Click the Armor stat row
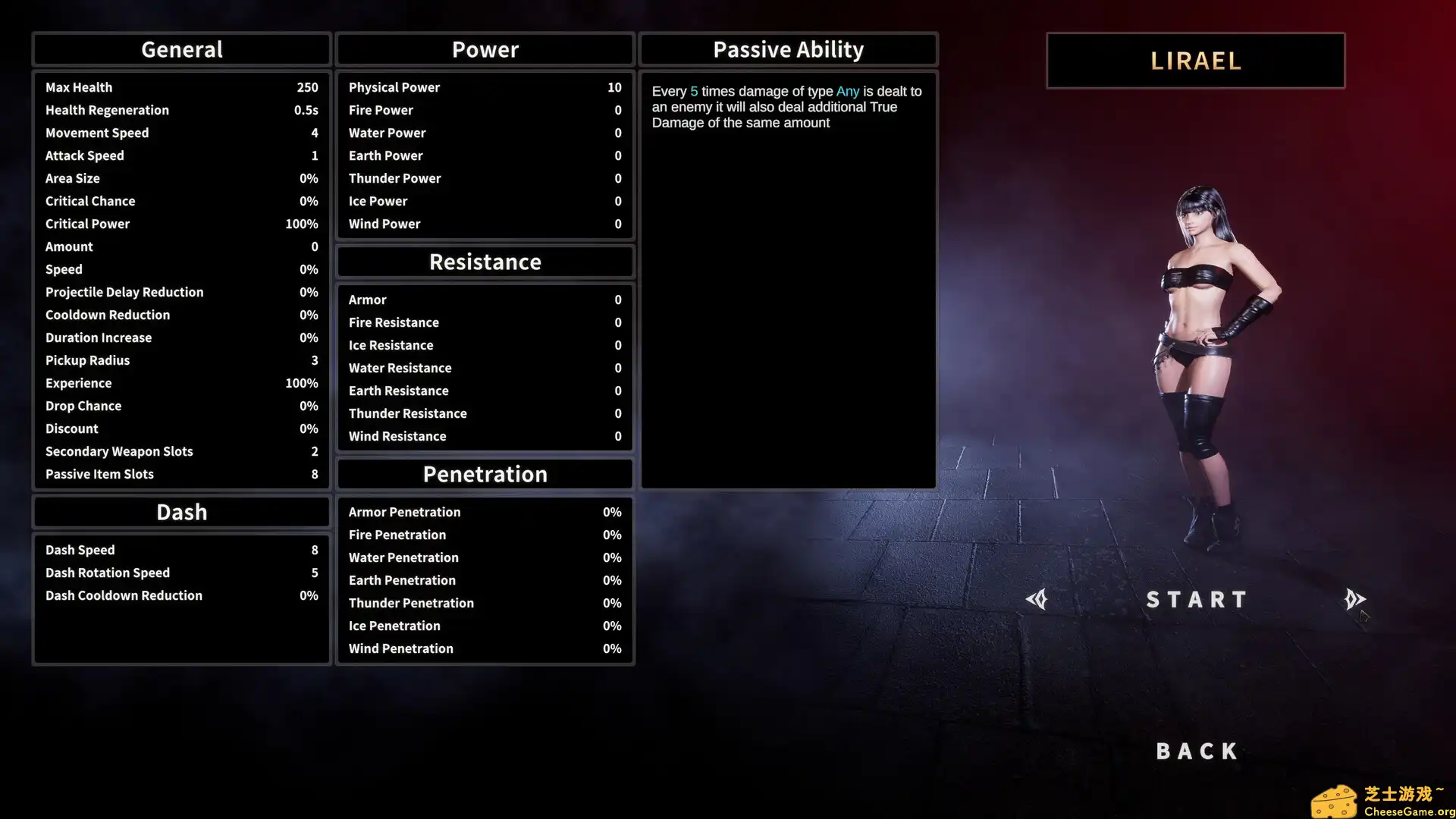 (x=485, y=300)
